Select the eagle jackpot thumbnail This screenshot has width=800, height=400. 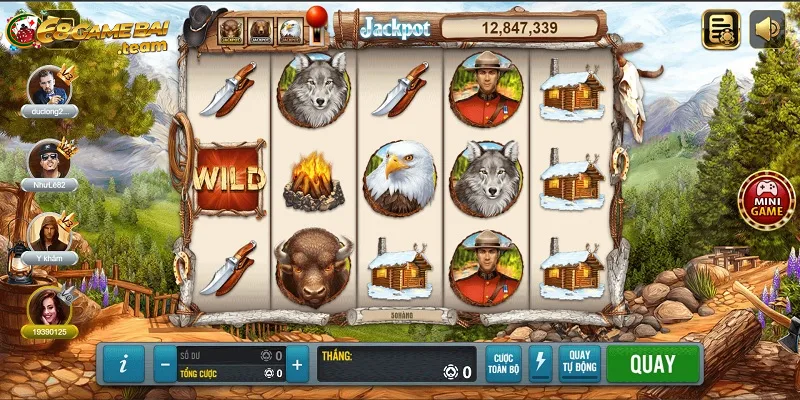pos(291,31)
